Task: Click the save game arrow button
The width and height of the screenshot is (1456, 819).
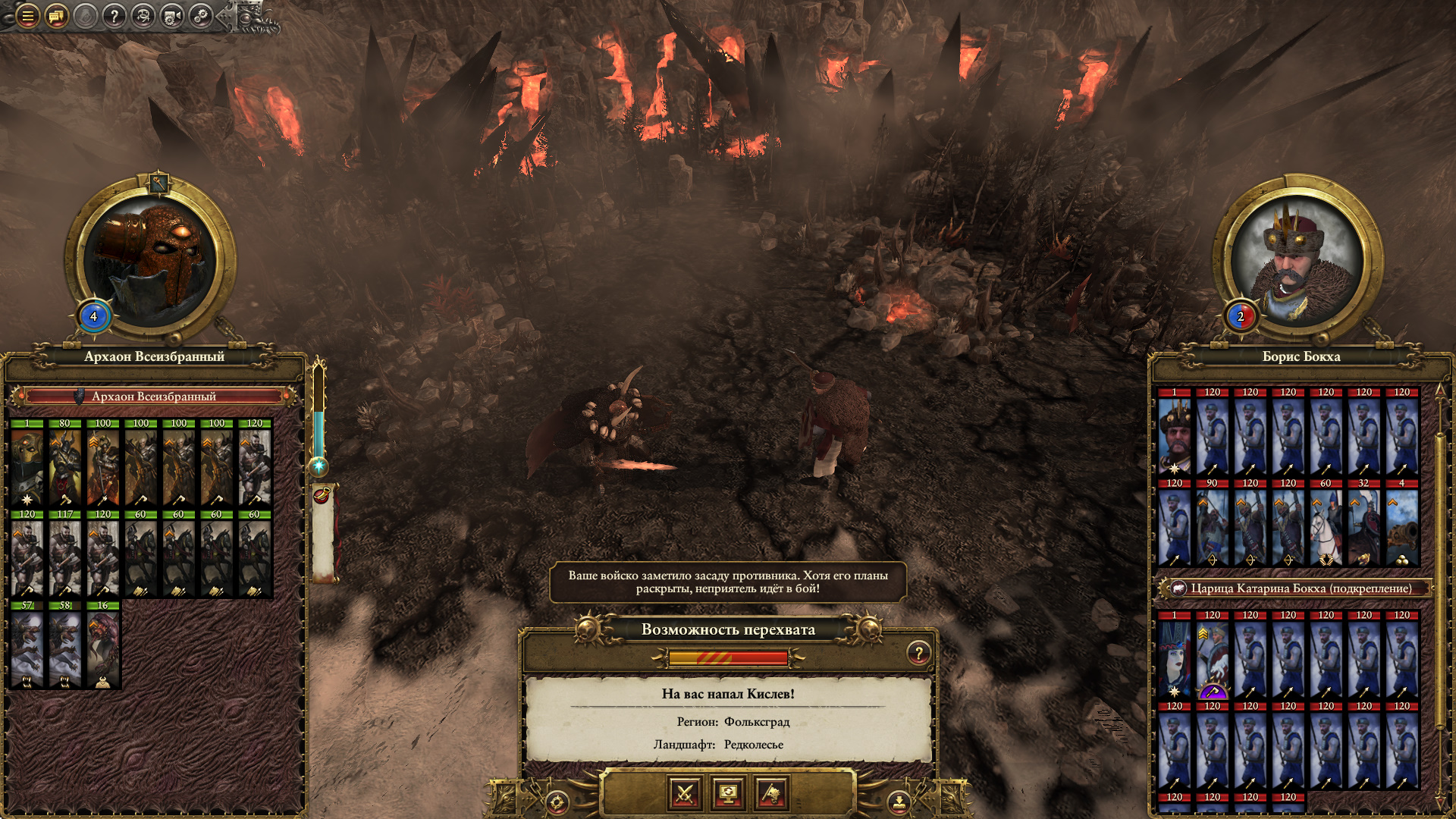Action: (x=899, y=801)
